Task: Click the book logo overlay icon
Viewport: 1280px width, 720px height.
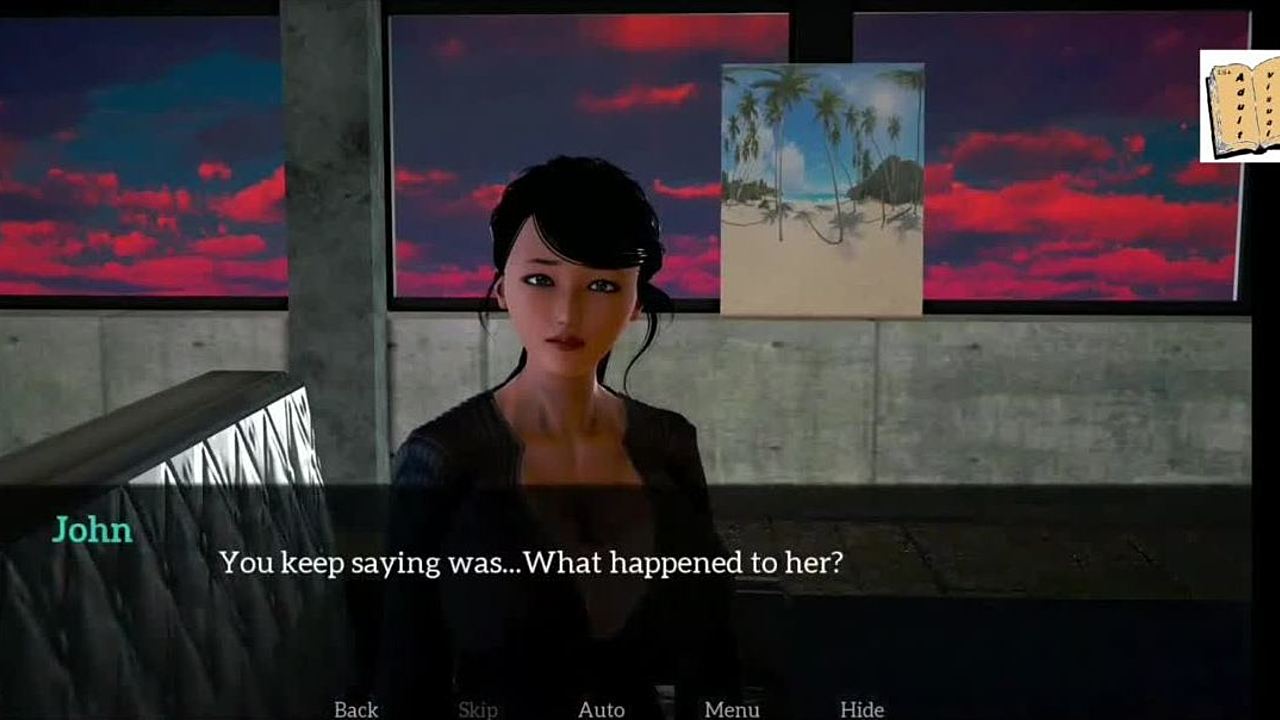Action: point(1241,106)
